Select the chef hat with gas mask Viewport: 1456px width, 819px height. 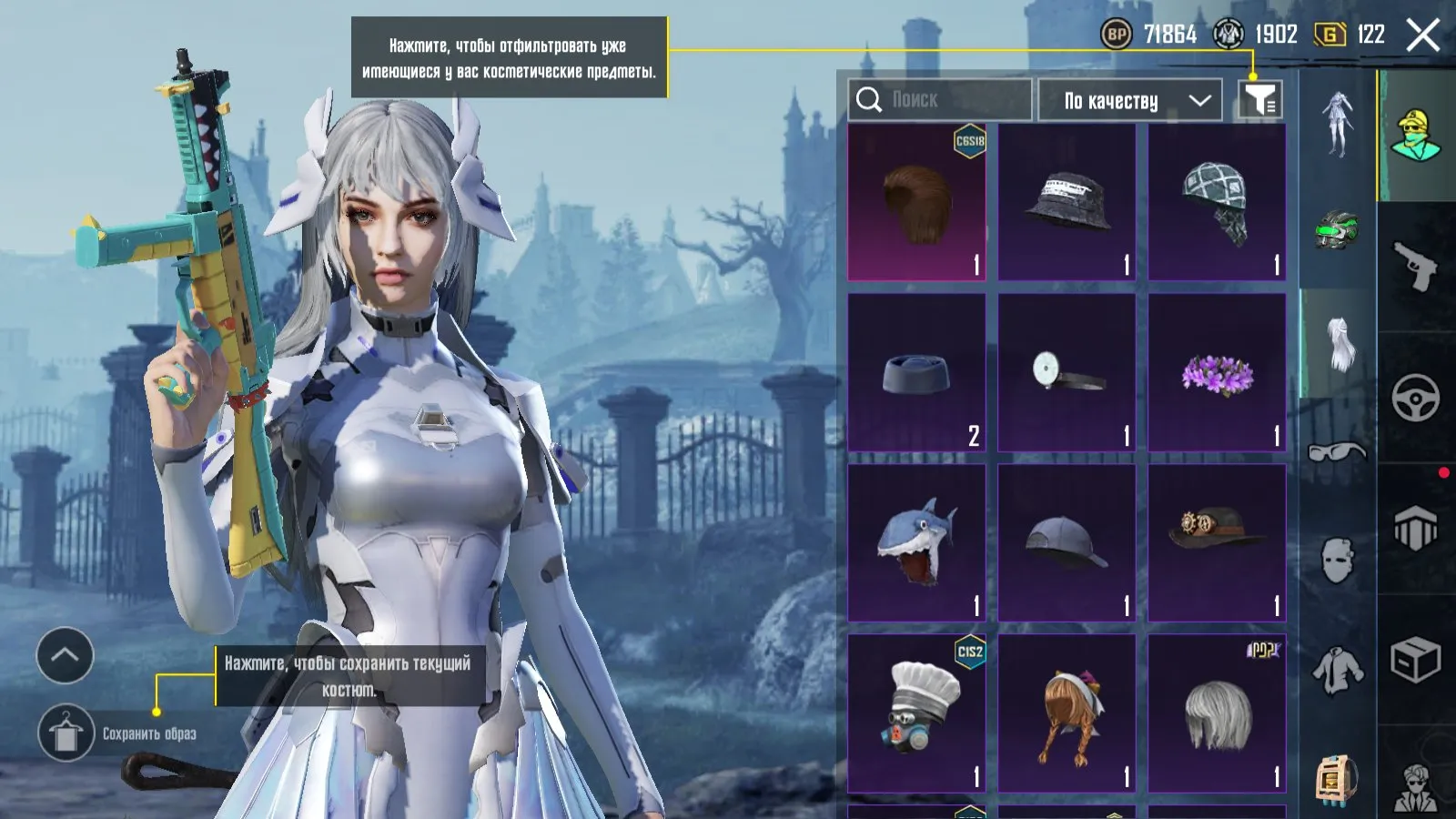[x=916, y=713]
